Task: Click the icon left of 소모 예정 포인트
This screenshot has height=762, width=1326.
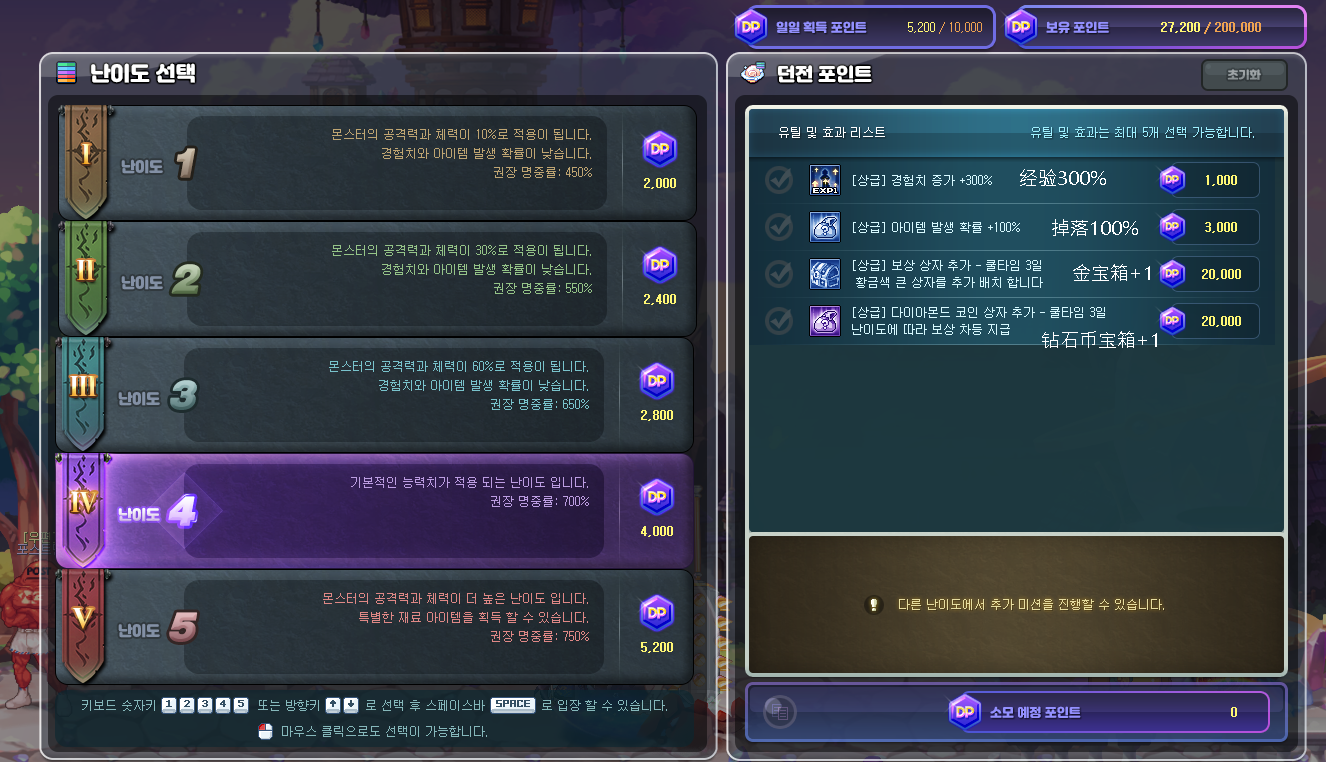Action: click(779, 712)
